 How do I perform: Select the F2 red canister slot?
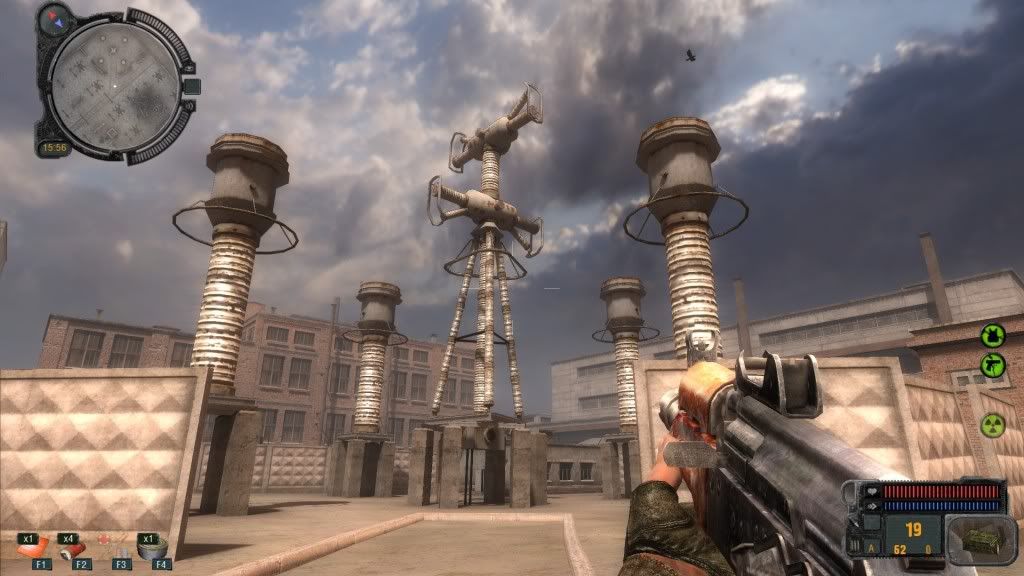tap(73, 549)
